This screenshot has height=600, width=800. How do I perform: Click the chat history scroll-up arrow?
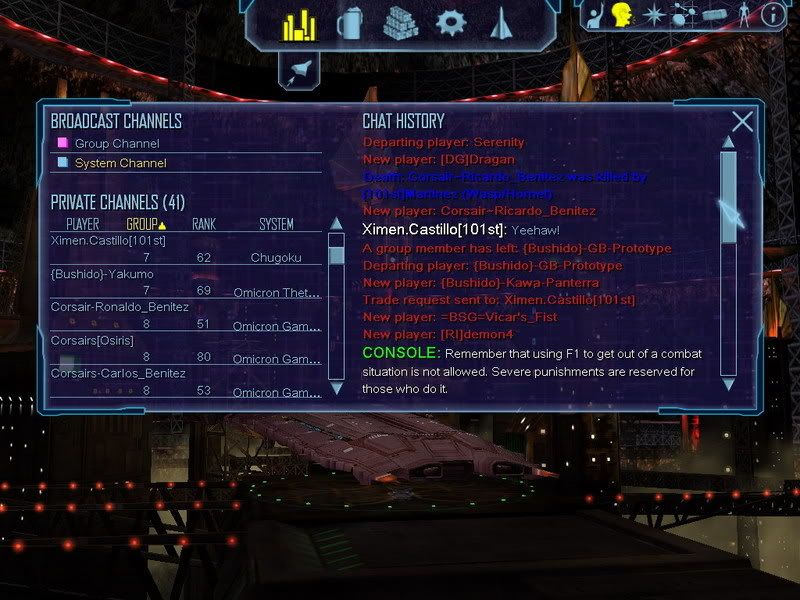tap(728, 141)
